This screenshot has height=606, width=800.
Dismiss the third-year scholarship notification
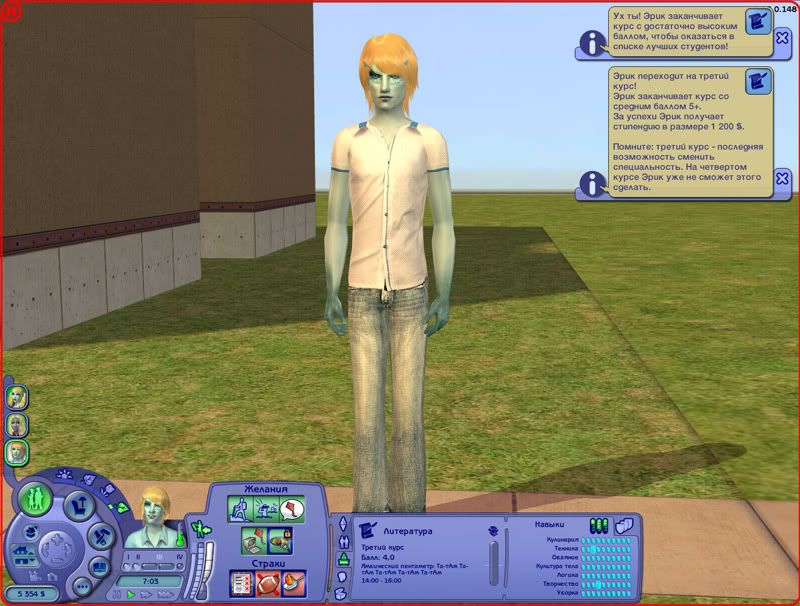pos(782,179)
